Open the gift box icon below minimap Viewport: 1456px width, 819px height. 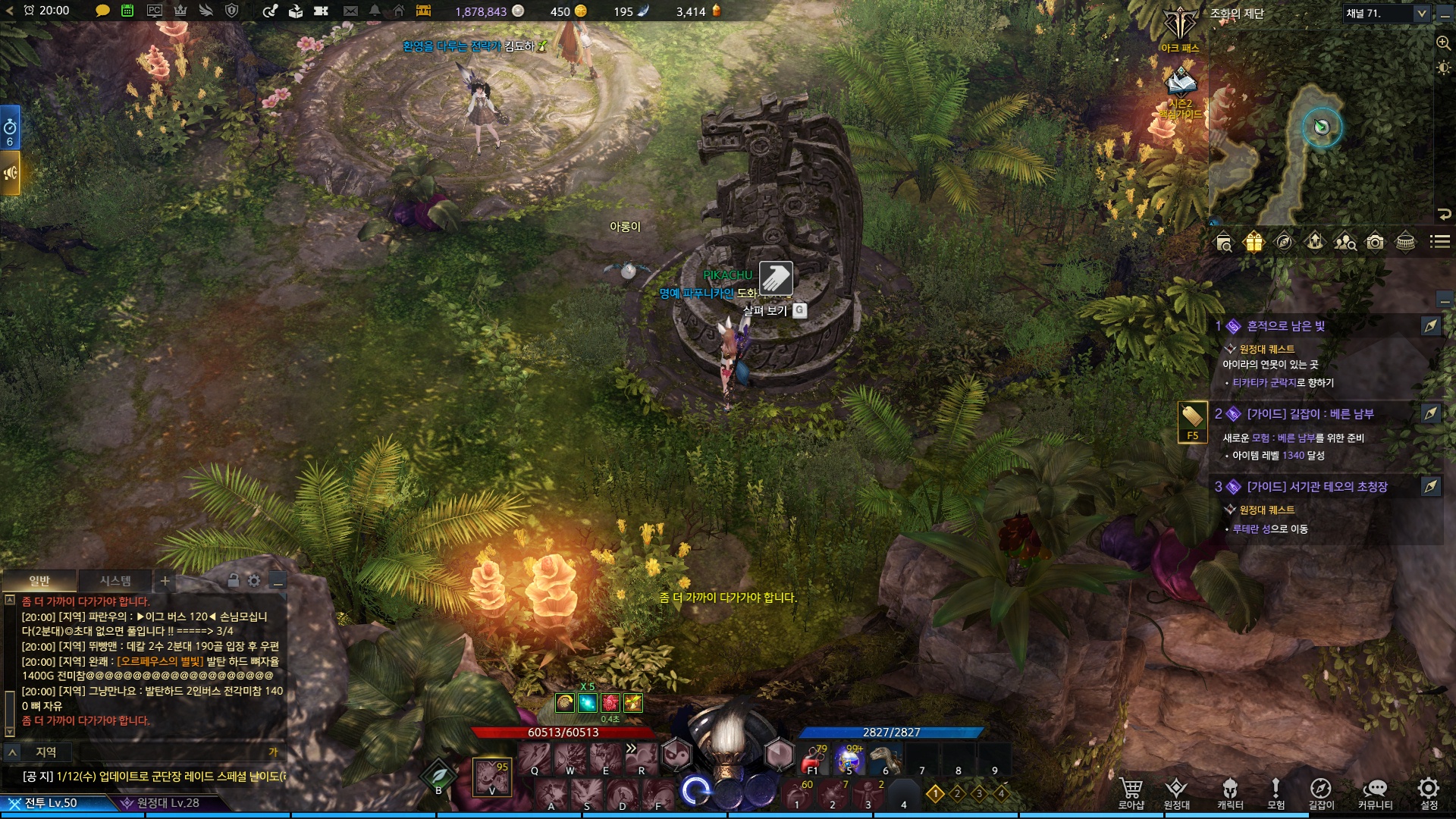[1254, 242]
